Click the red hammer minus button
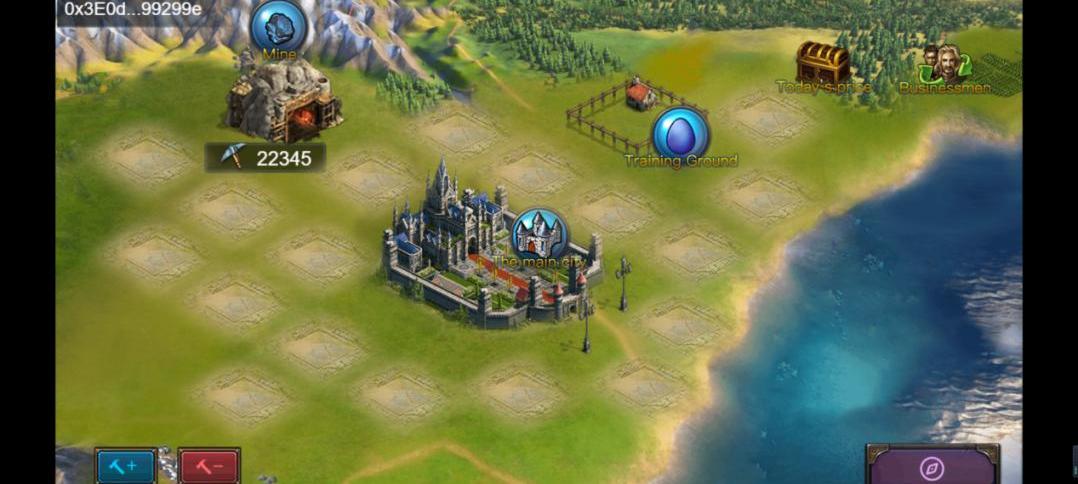 tap(209, 466)
